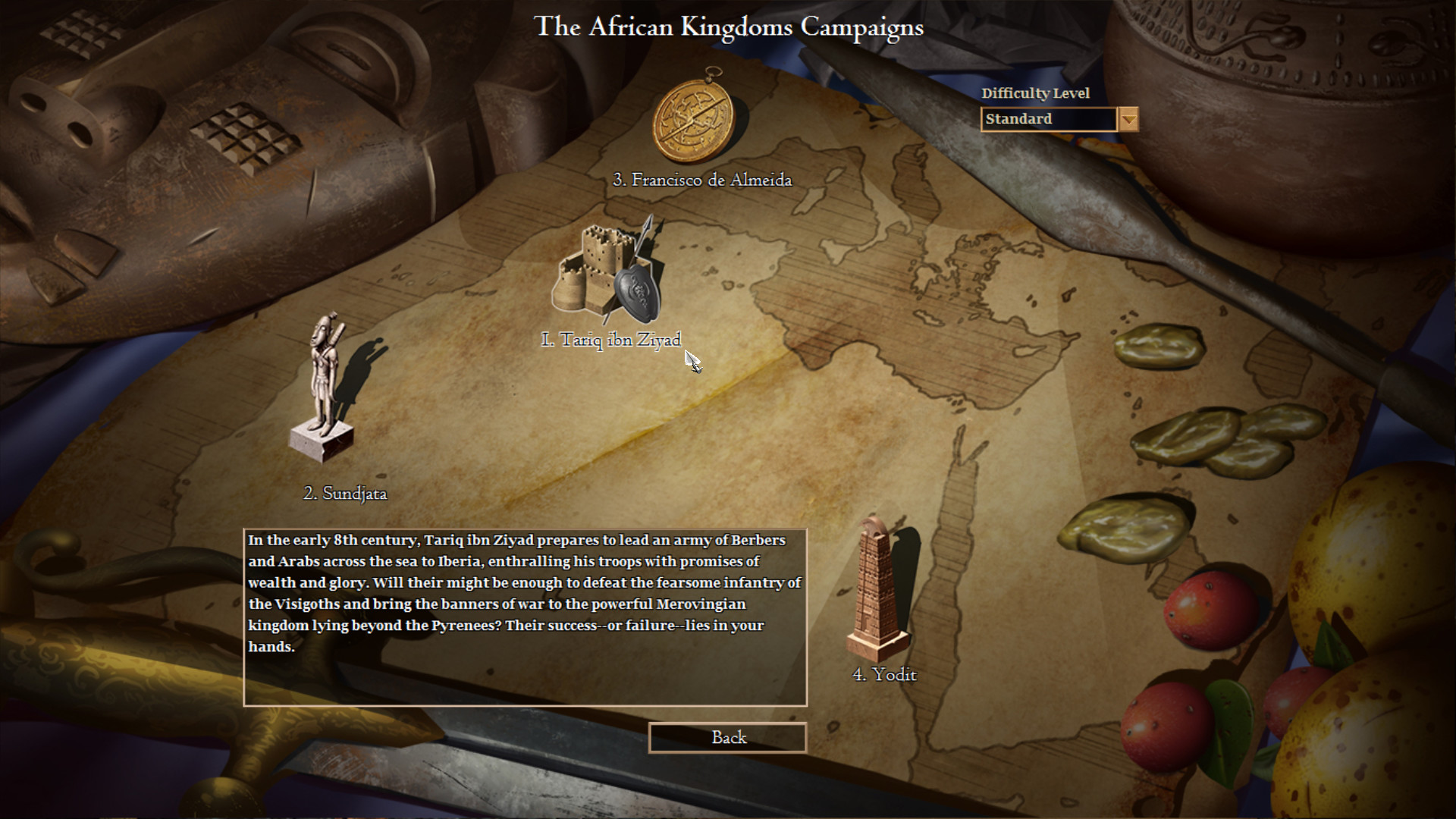Click the '3. Francisco de Almeida' label
This screenshot has width=1456, height=819.
[x=704, y=180]
